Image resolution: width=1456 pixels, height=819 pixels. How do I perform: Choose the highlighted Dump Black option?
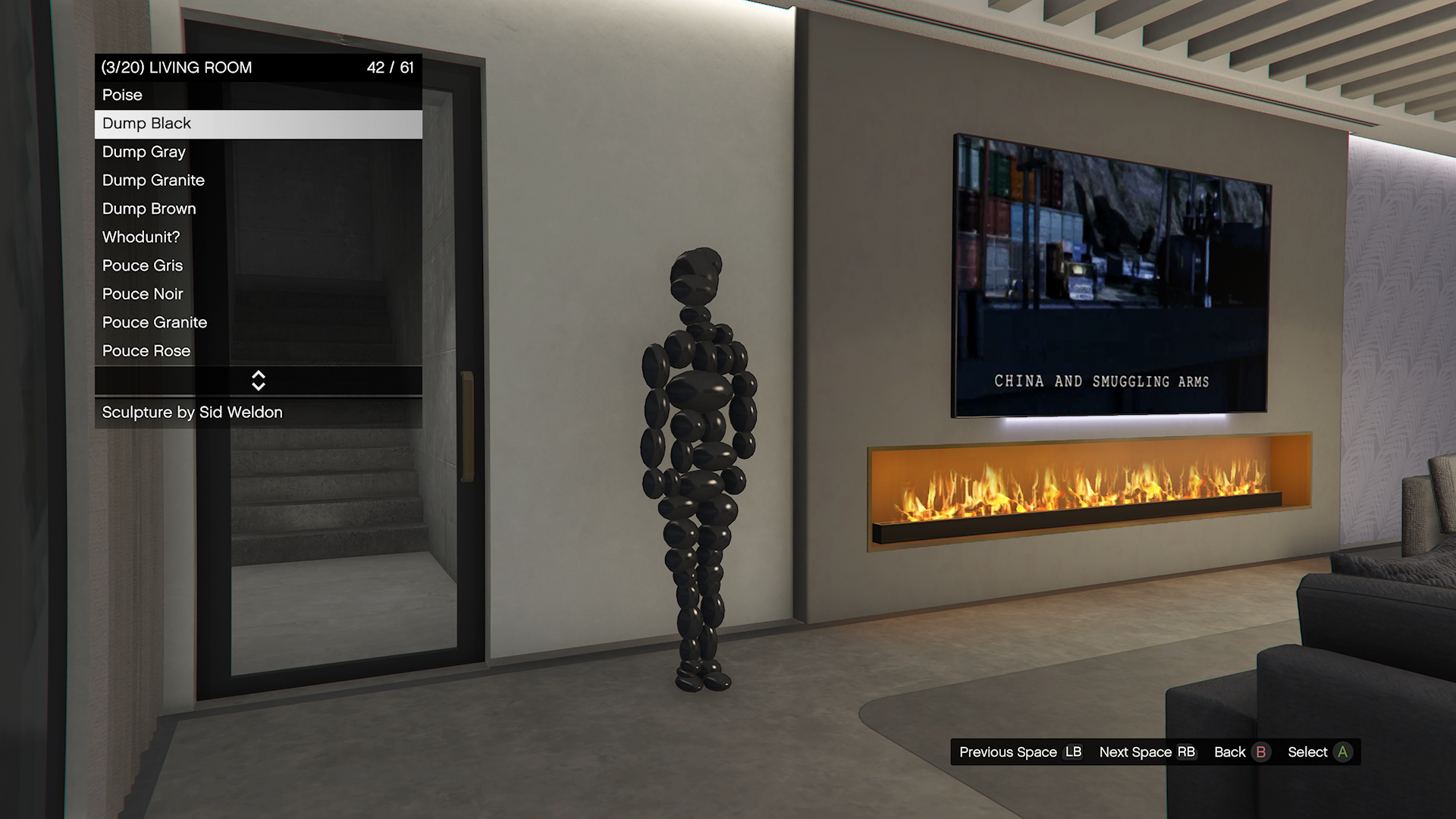[258, 124]
